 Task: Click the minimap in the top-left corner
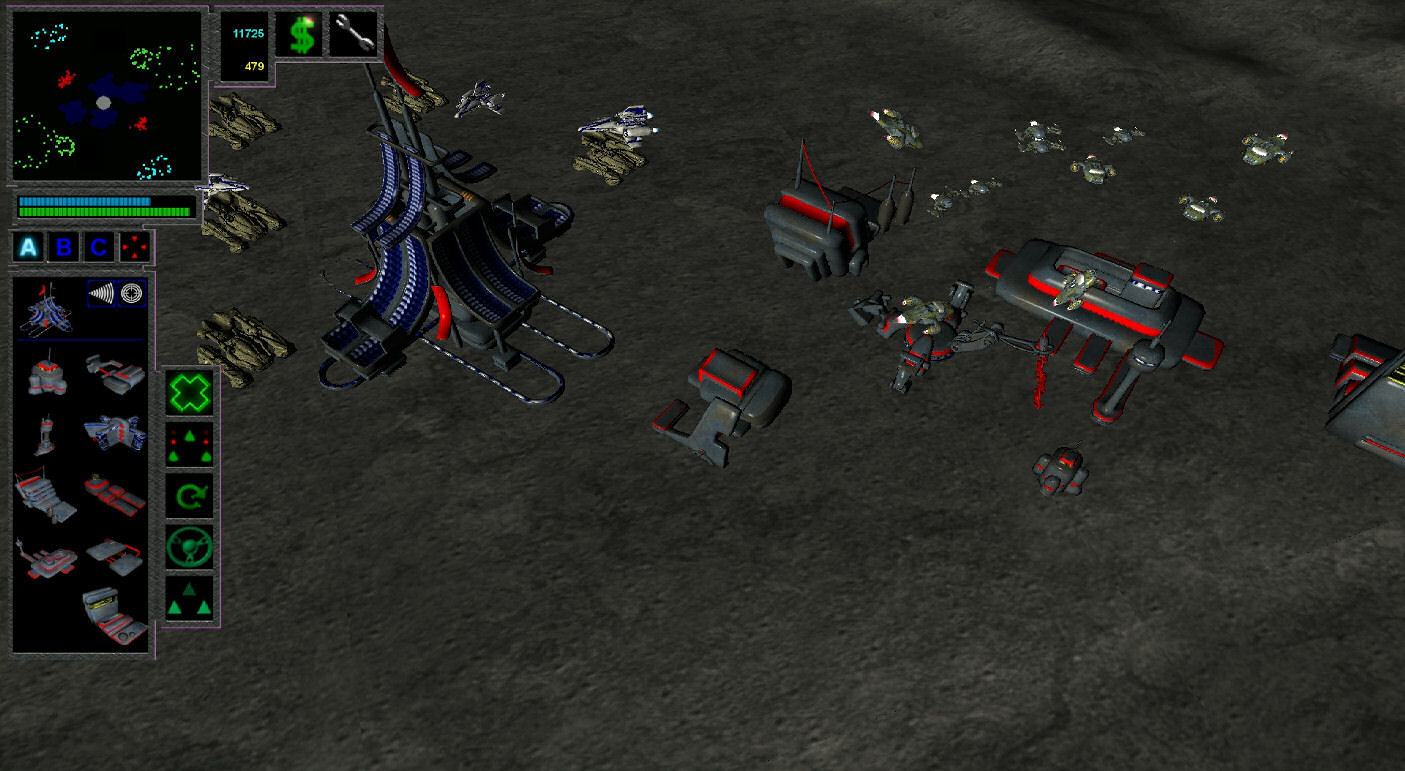[105, 95]
